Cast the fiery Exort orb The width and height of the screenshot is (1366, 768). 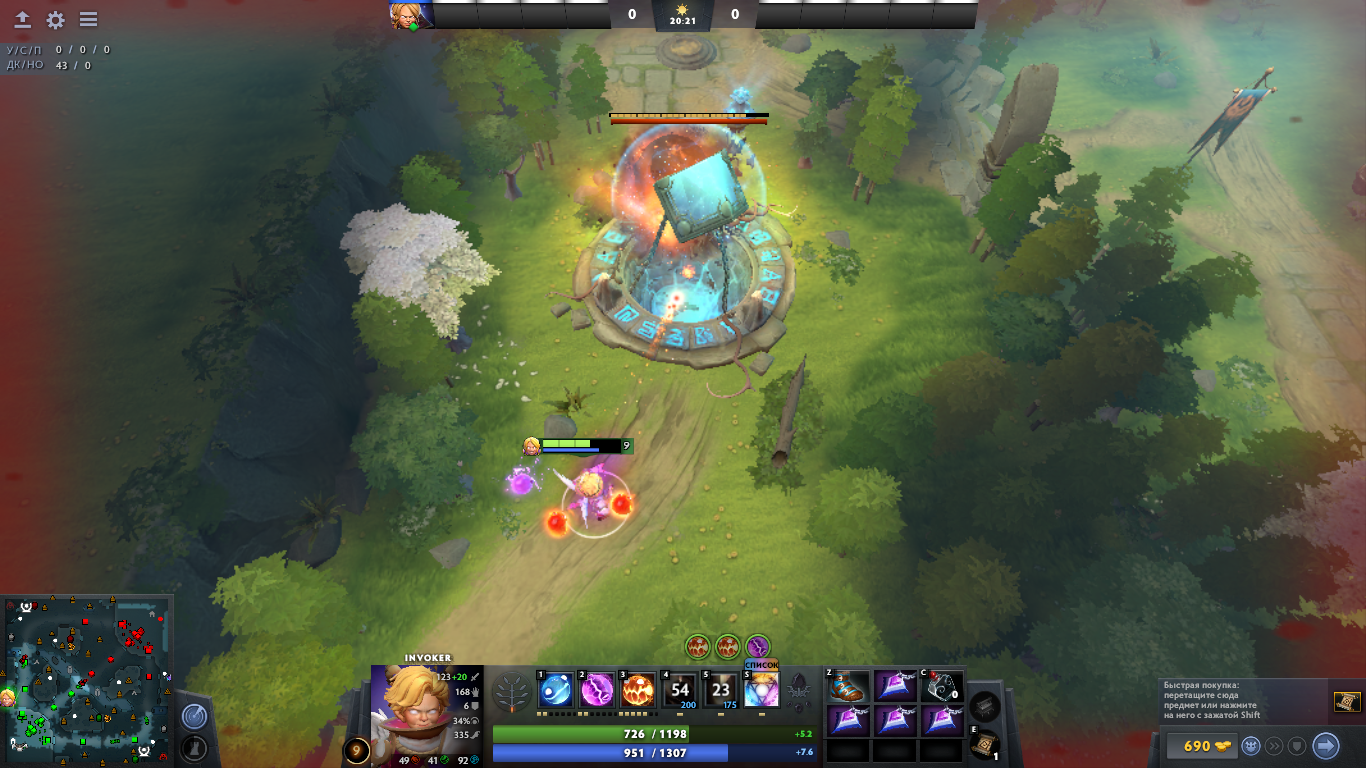[x=639, y=690]
